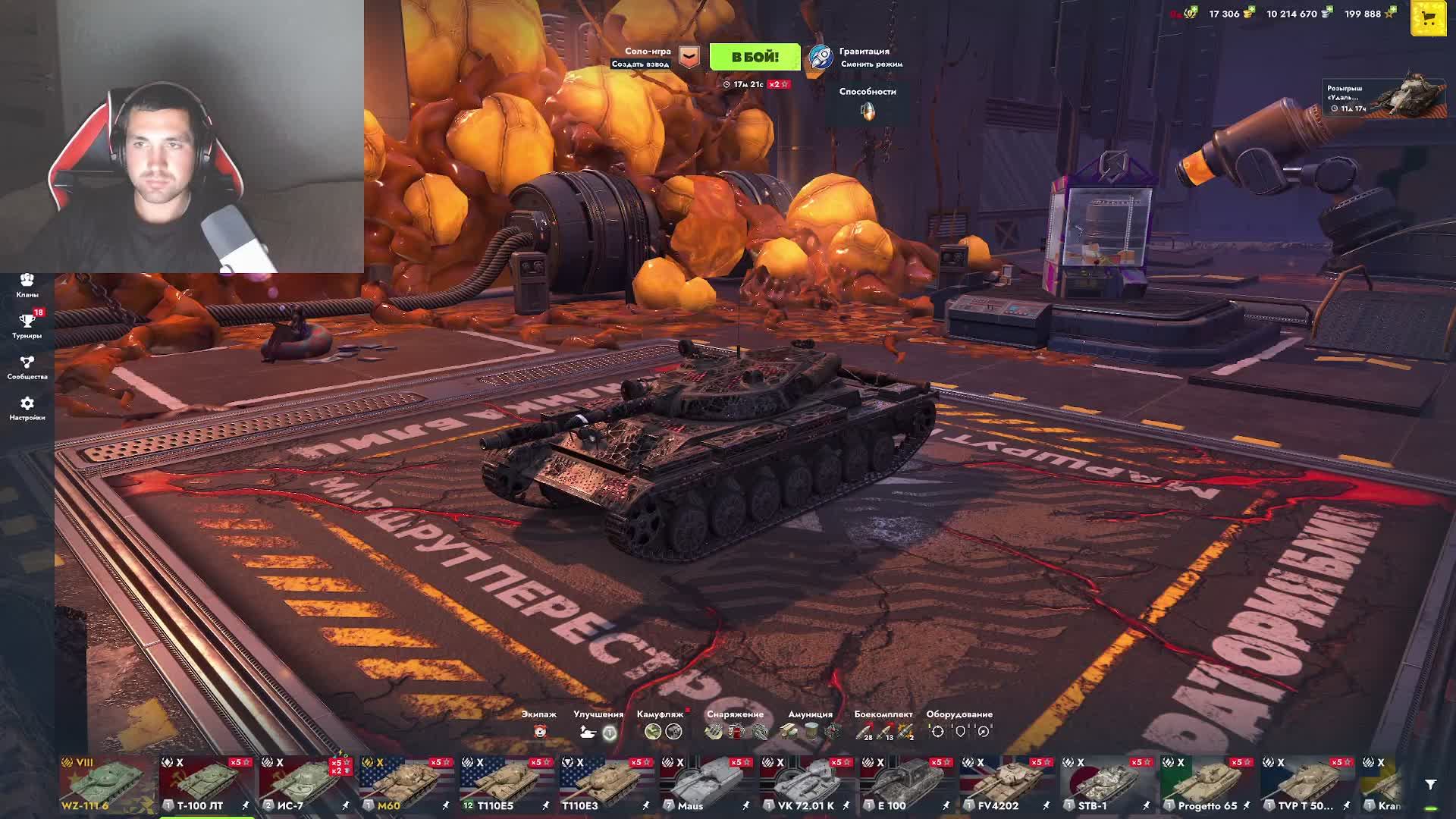The image size is (1456, 819).
Task: Start battle with the В БОЙ! button
Action: [755, 57]
